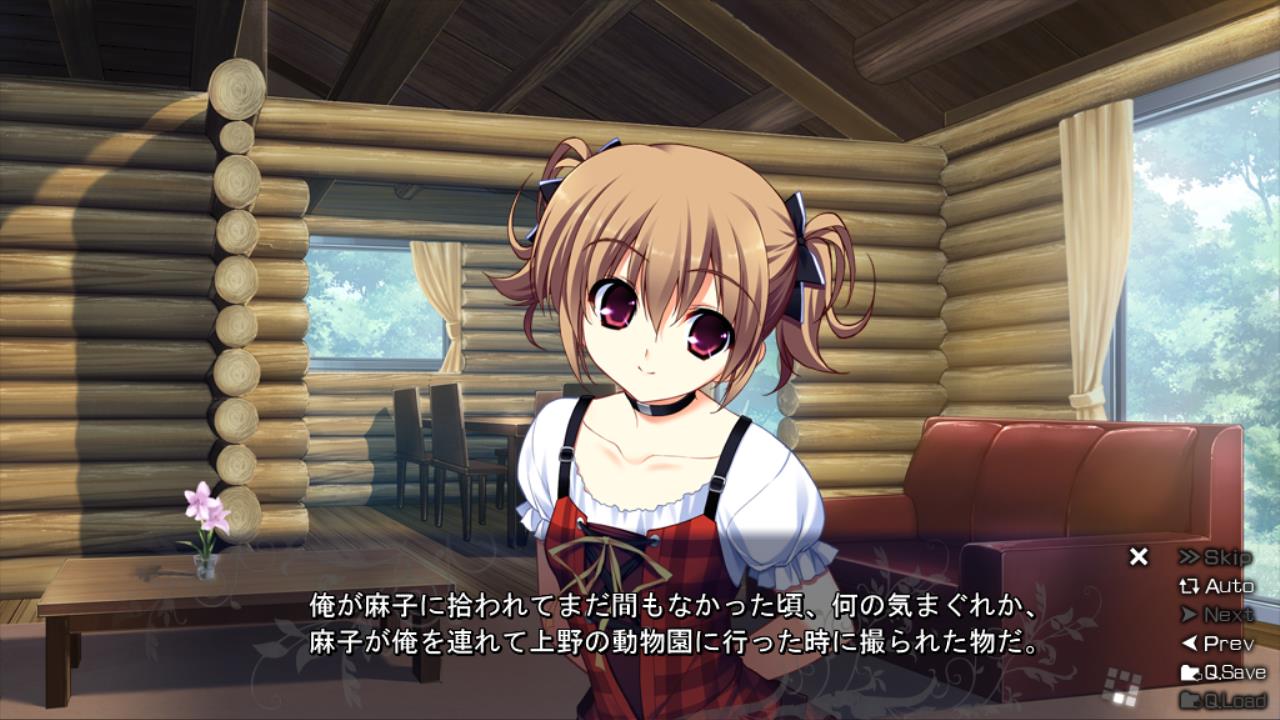This screenshot has height=720, width=1280.
Task: Quick save with Q.Save
Action: [x=1223, y=672]
